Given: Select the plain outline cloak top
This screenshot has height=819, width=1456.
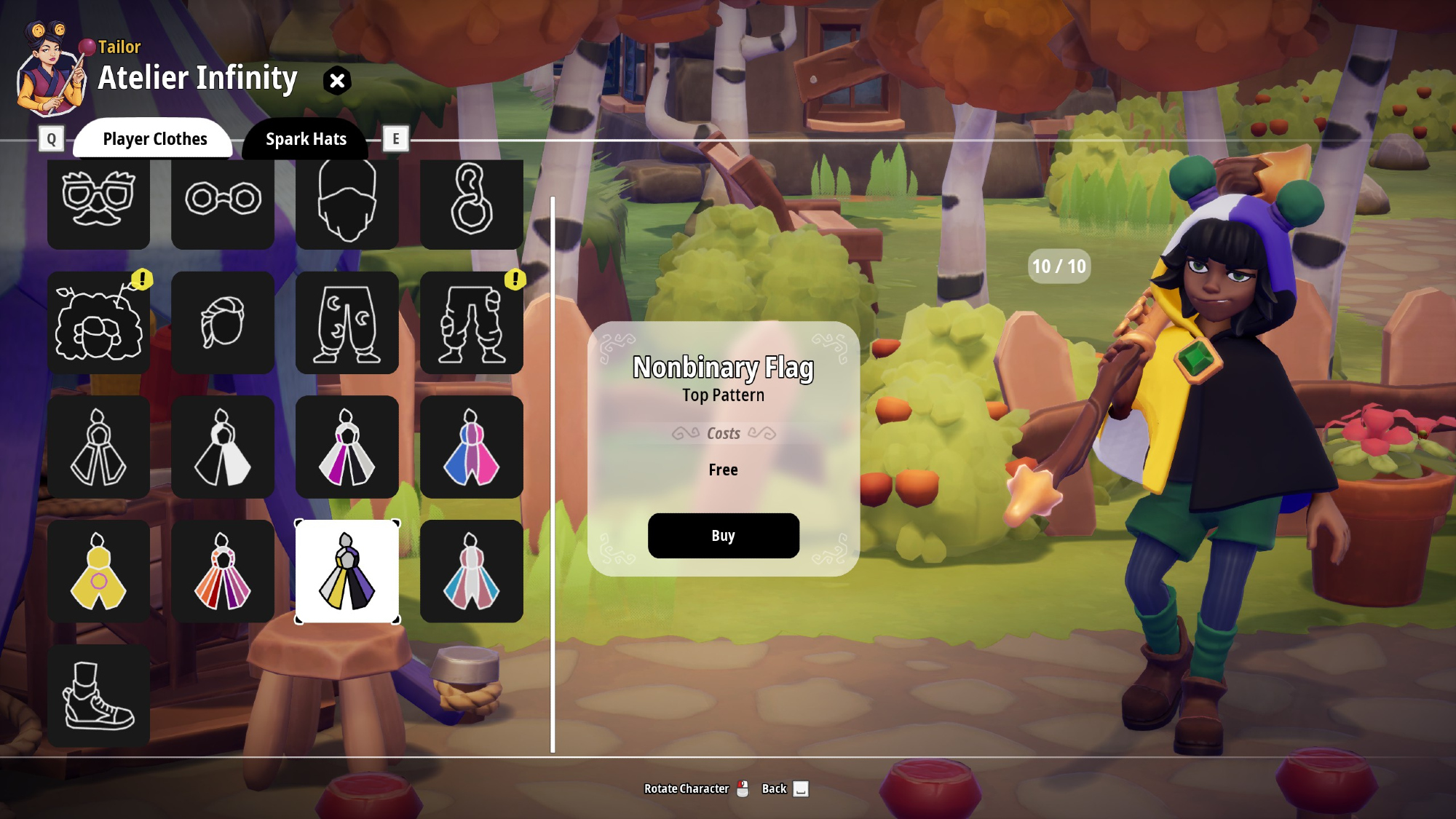Looking at the screenshot, I should (98, 447).
